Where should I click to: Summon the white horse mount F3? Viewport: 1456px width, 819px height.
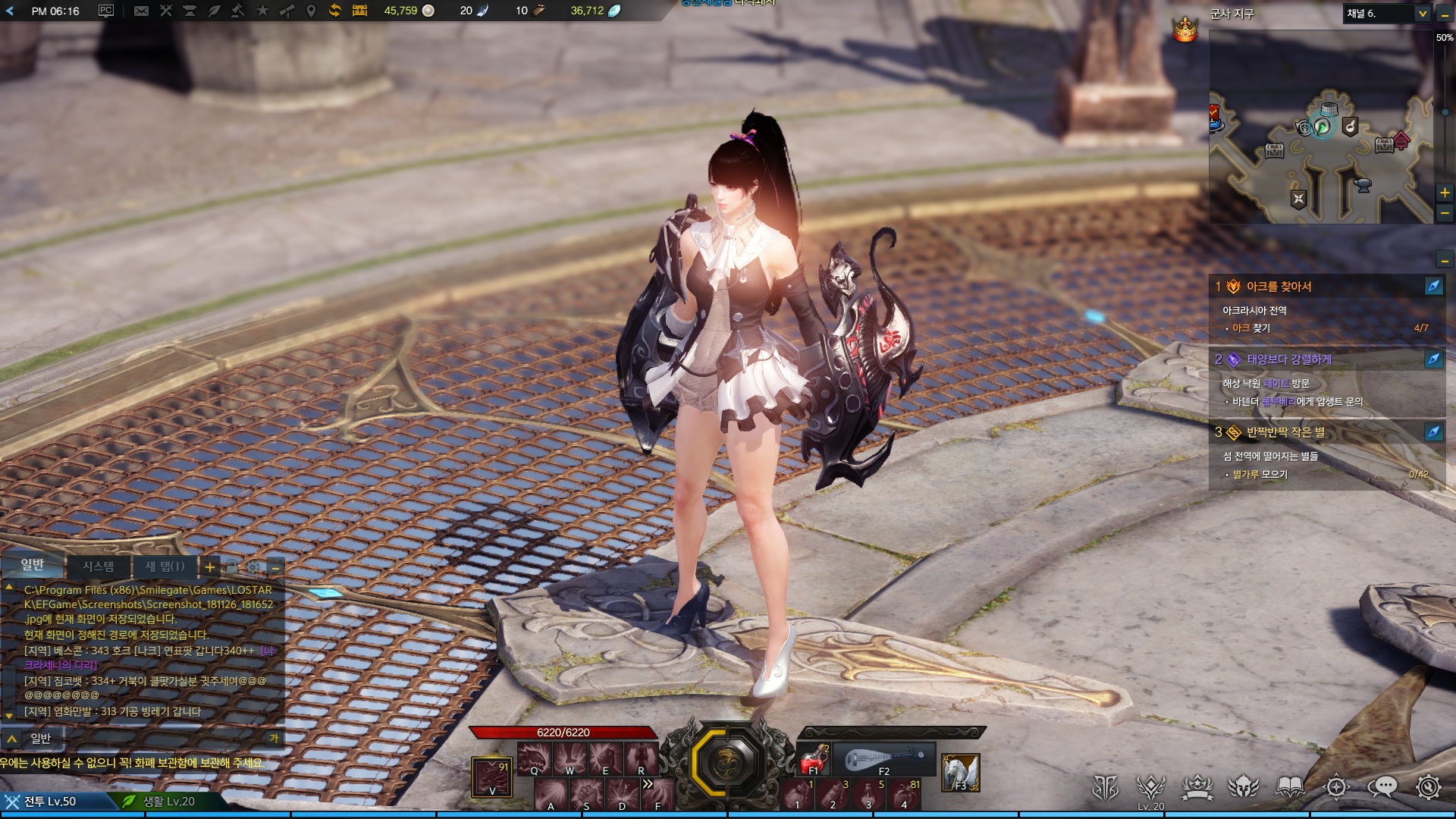point(960,773)
